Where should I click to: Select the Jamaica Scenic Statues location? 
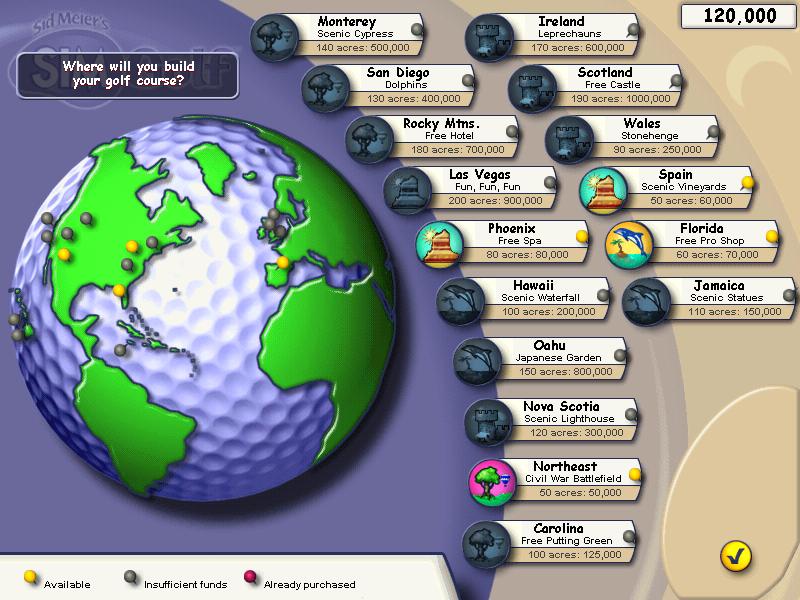[717, 299]
